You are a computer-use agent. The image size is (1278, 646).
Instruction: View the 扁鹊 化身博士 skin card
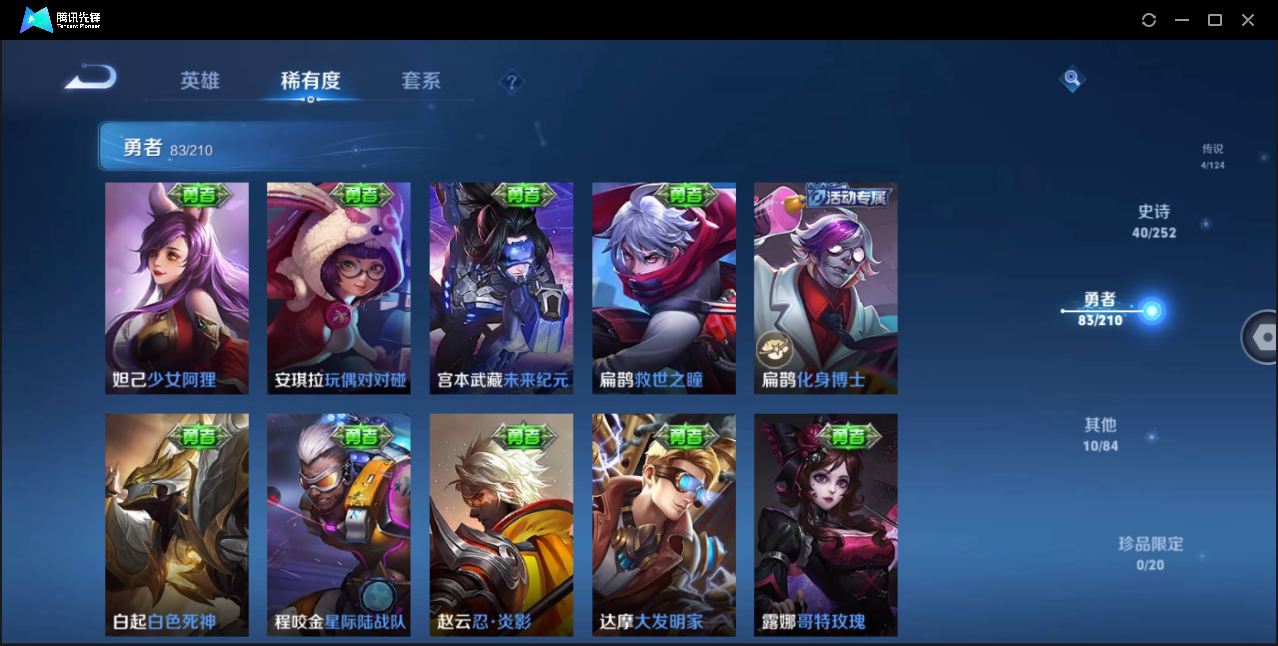click(826, 288)
